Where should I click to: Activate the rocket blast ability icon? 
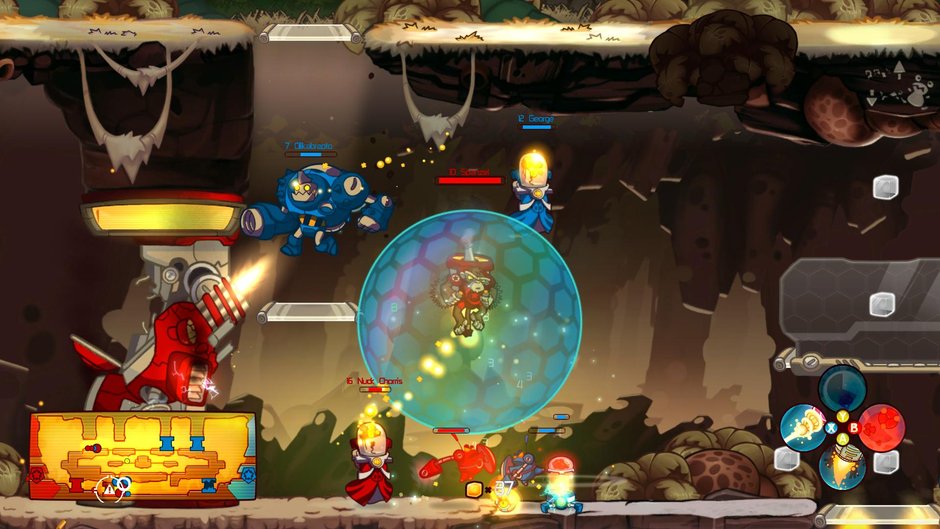(802, 428)
